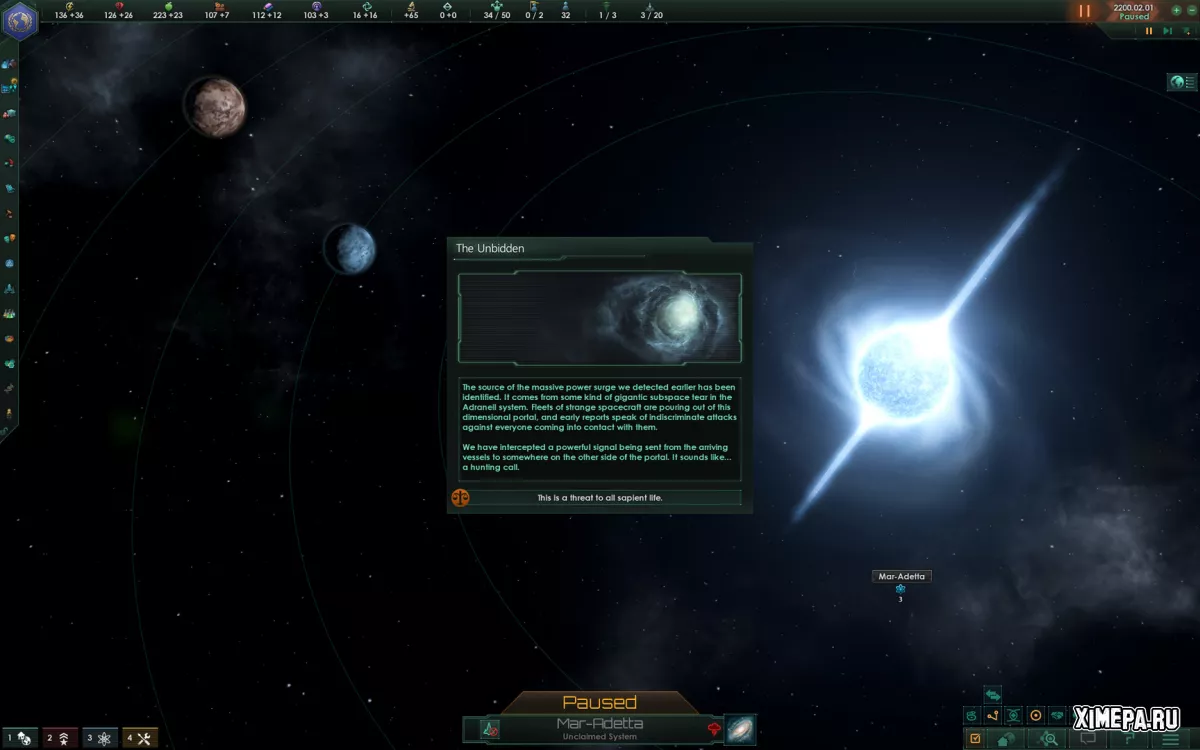Image resolution: width=1200 pixels, height=750 pixels.
Task: Open the chat window speech-bubble icon
Action: point(1089,739)
